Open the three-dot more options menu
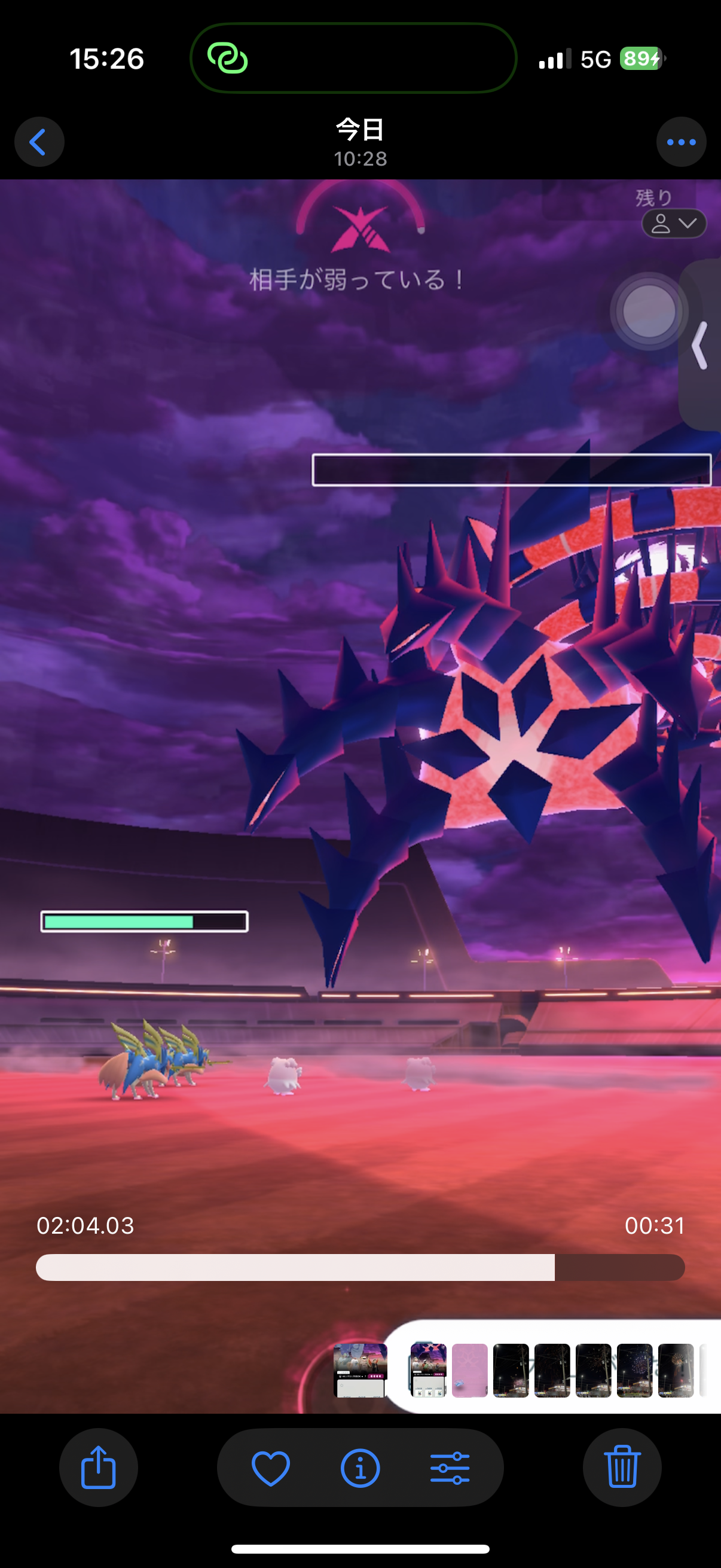The height and width of the screenshot is (1568, 721). pos(681,142)
